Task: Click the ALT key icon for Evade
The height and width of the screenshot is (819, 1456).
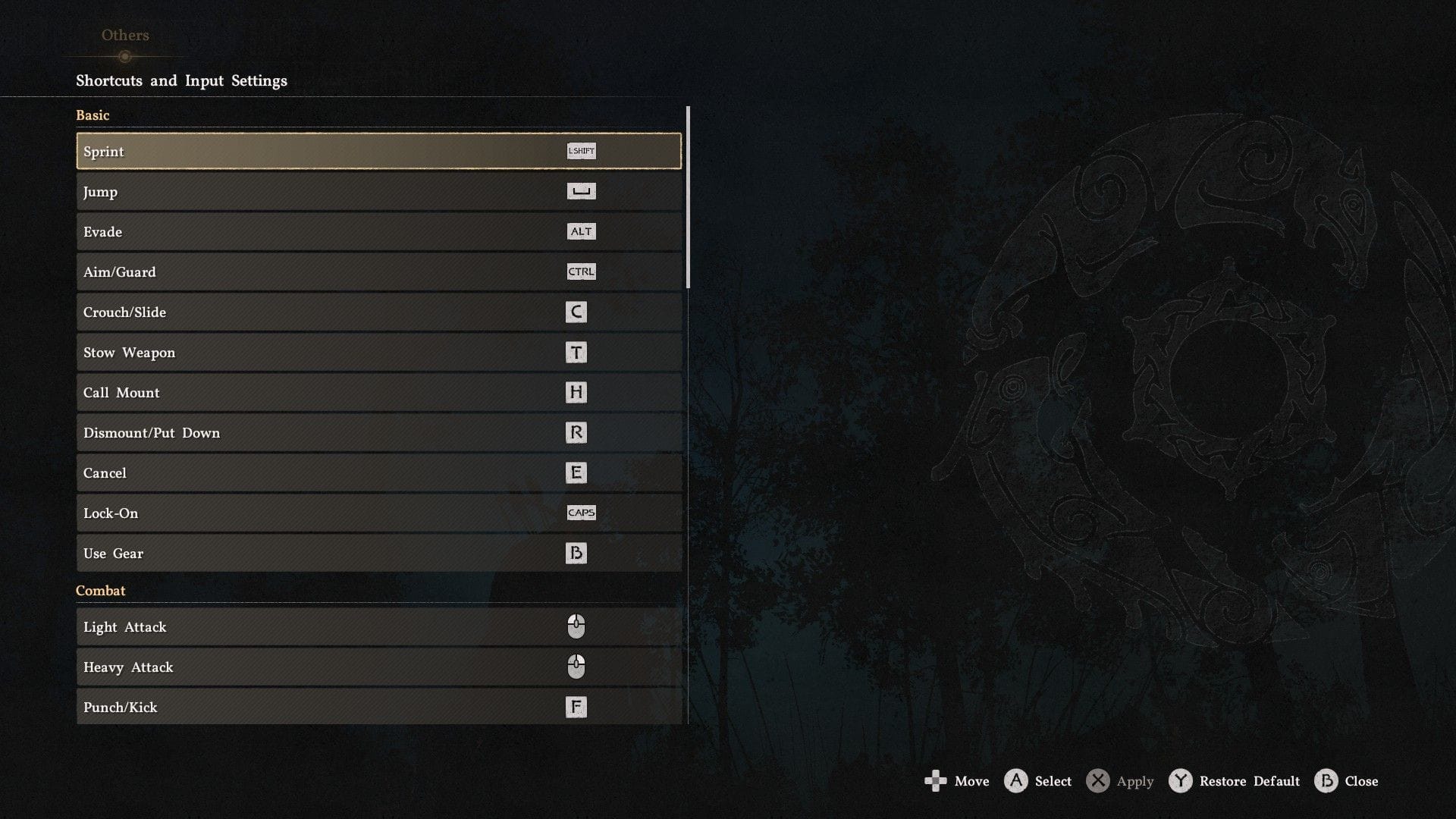Action: click(x=581, y=231)
